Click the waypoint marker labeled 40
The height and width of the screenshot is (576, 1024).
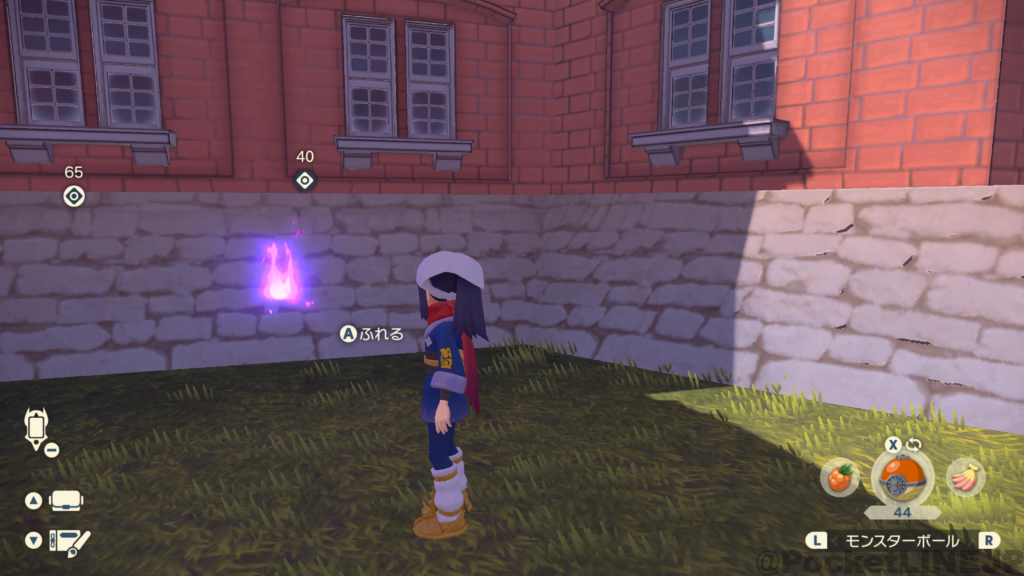pyautogui.click(x=305, y=180)
